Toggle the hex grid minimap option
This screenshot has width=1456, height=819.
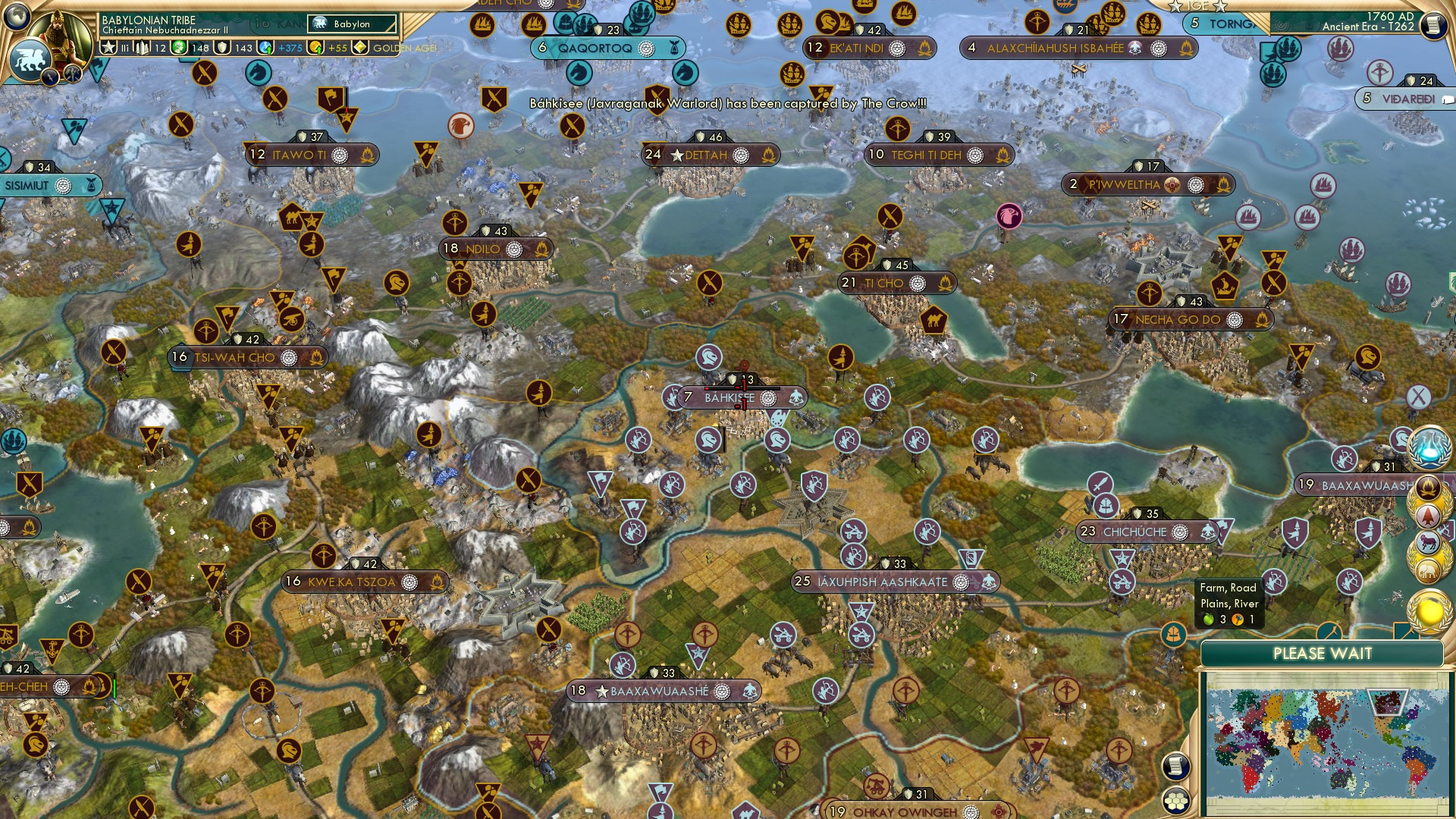1176,800
